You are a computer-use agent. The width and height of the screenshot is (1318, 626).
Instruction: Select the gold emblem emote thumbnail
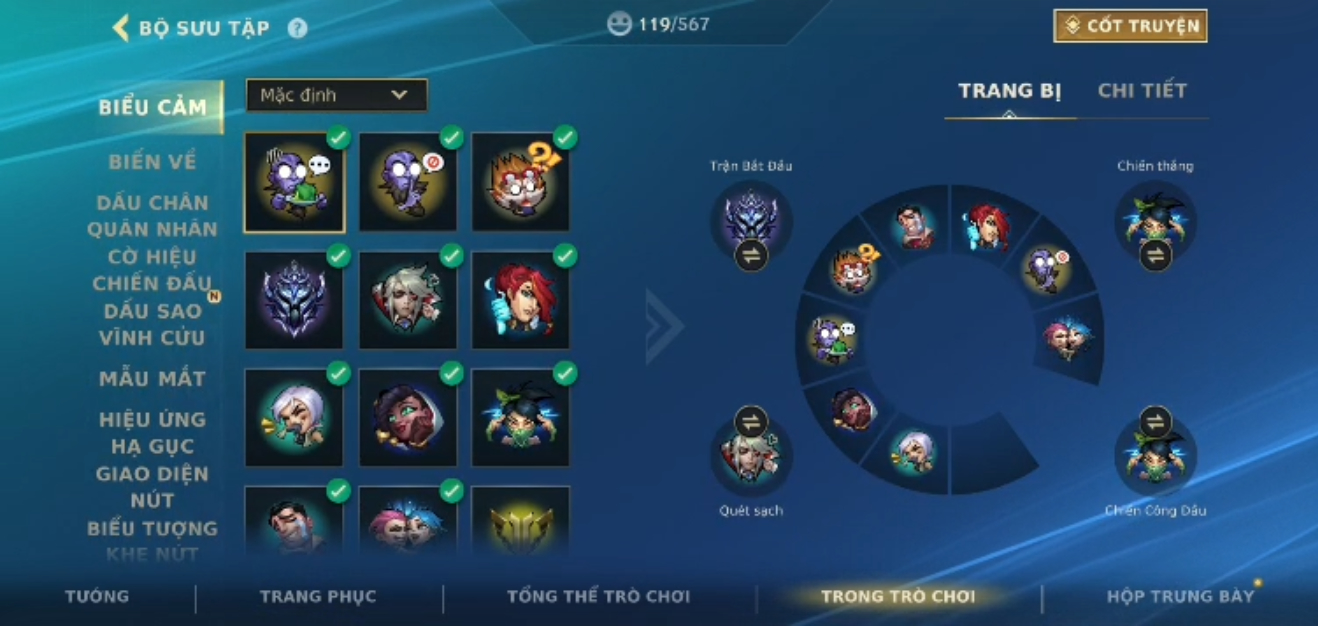tap(520, 522)
